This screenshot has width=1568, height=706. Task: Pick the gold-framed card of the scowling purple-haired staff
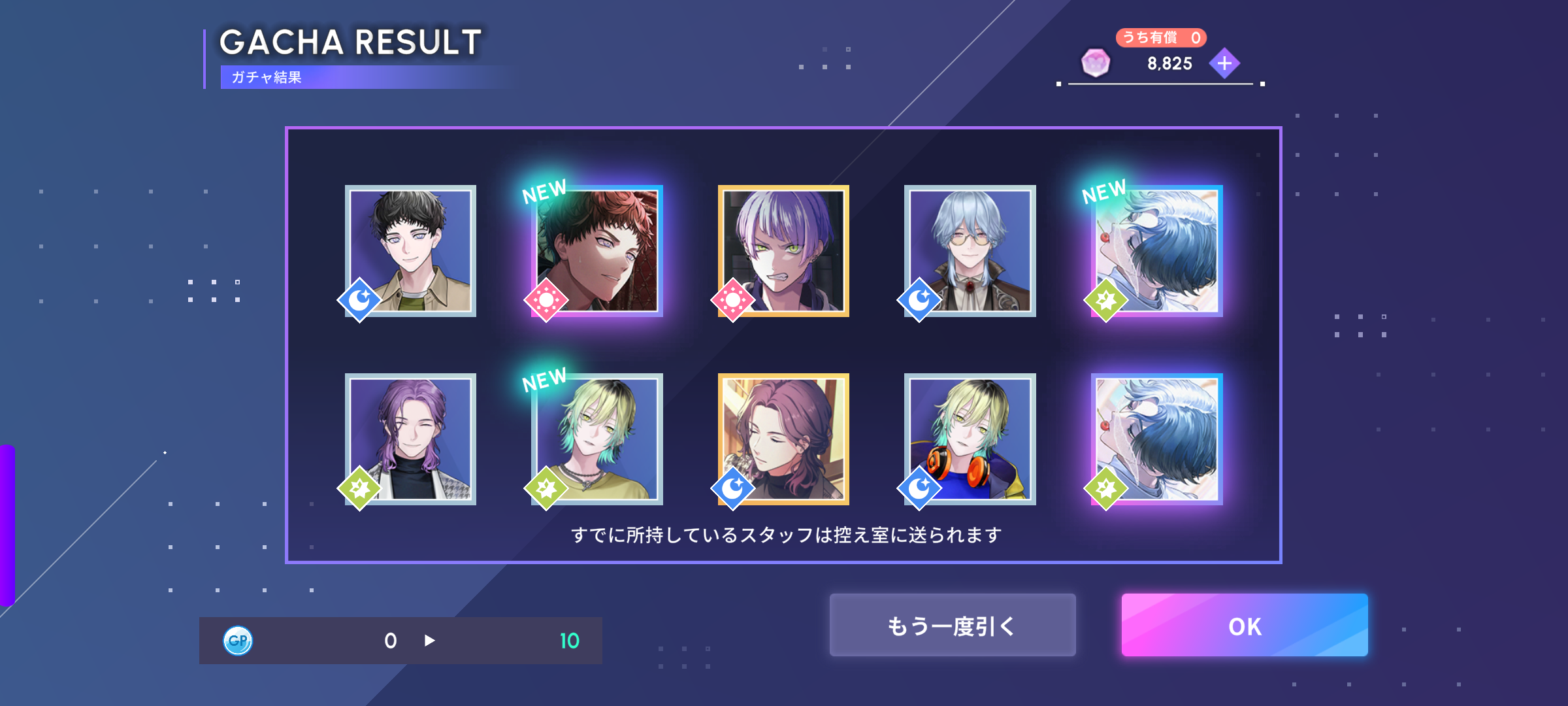click(x=783, y=251)
